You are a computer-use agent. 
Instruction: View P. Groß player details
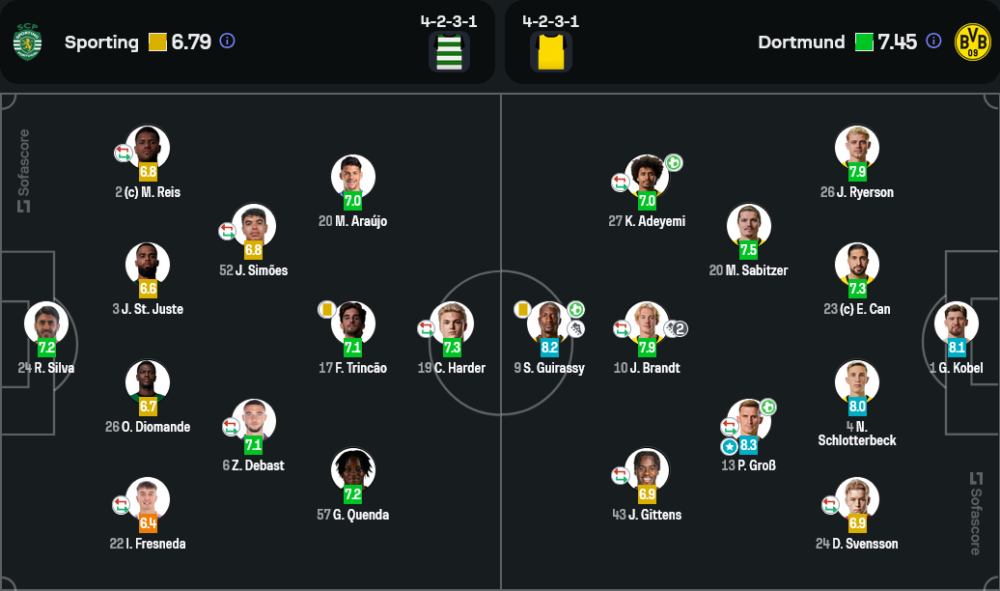point(749,421)
